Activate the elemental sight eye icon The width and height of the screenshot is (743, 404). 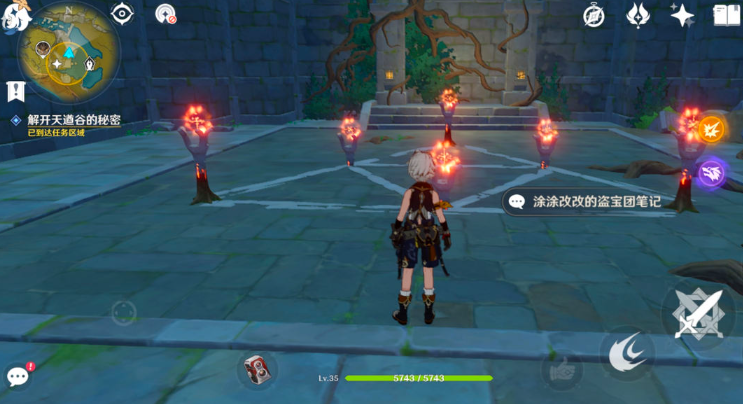click(x=122, y=13)
